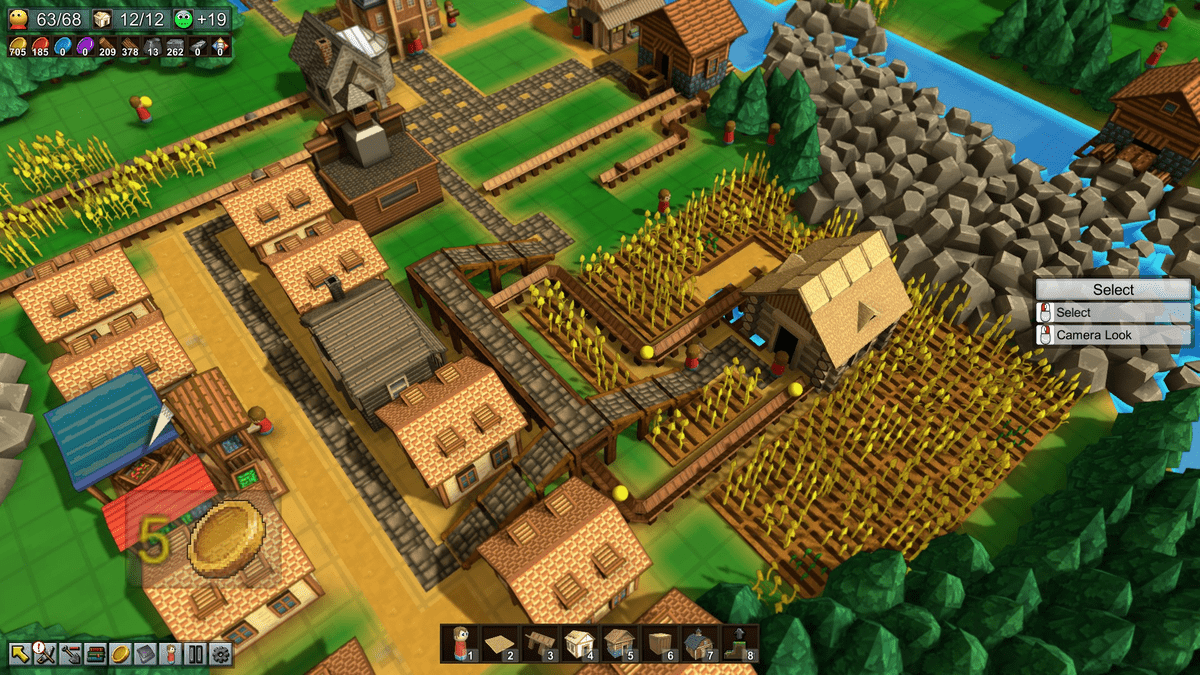Pick the terrain raise arrow in slot 8
The height and width of the screenshot is (675, 1200).
[740, 643]
